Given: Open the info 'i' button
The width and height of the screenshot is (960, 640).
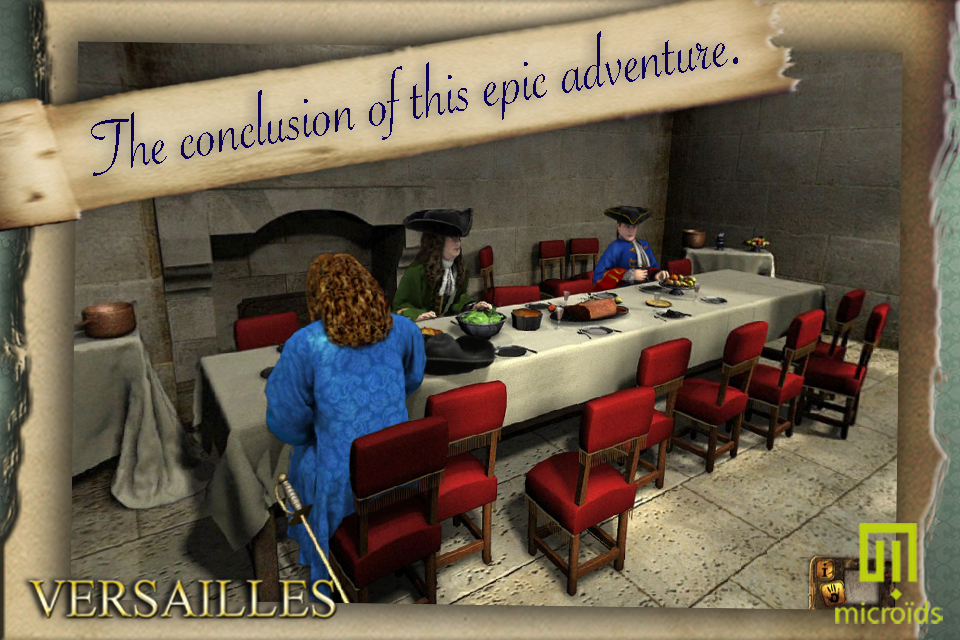Looking at the screenshot, I should point(826,571).
